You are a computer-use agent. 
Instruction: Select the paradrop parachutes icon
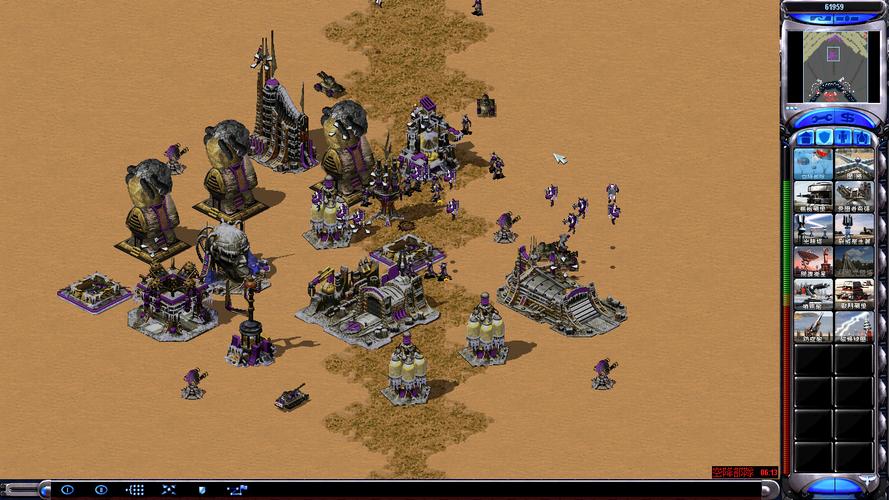point(814,164)
